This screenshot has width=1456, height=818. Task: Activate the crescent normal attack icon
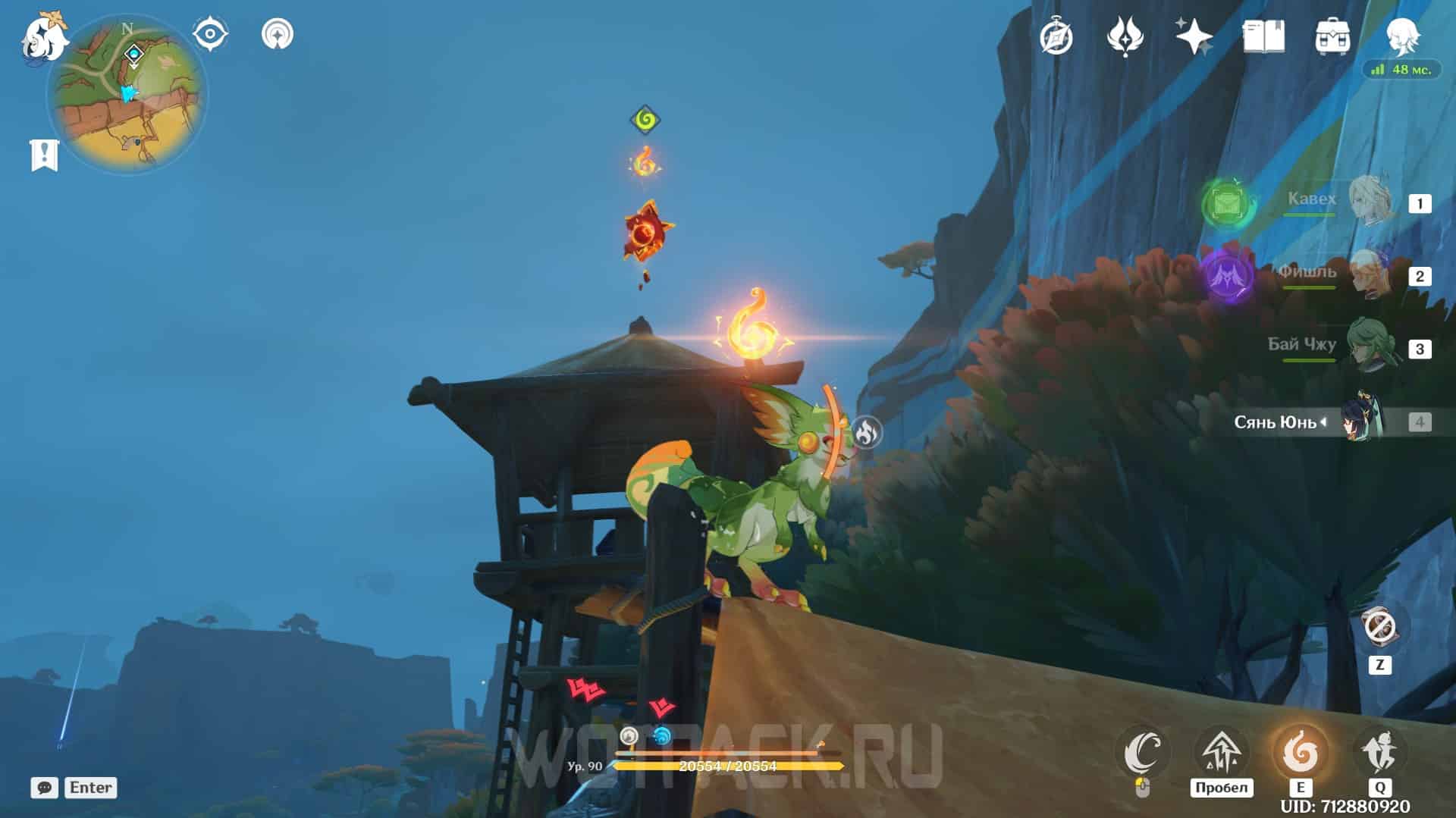(1143, 753)
